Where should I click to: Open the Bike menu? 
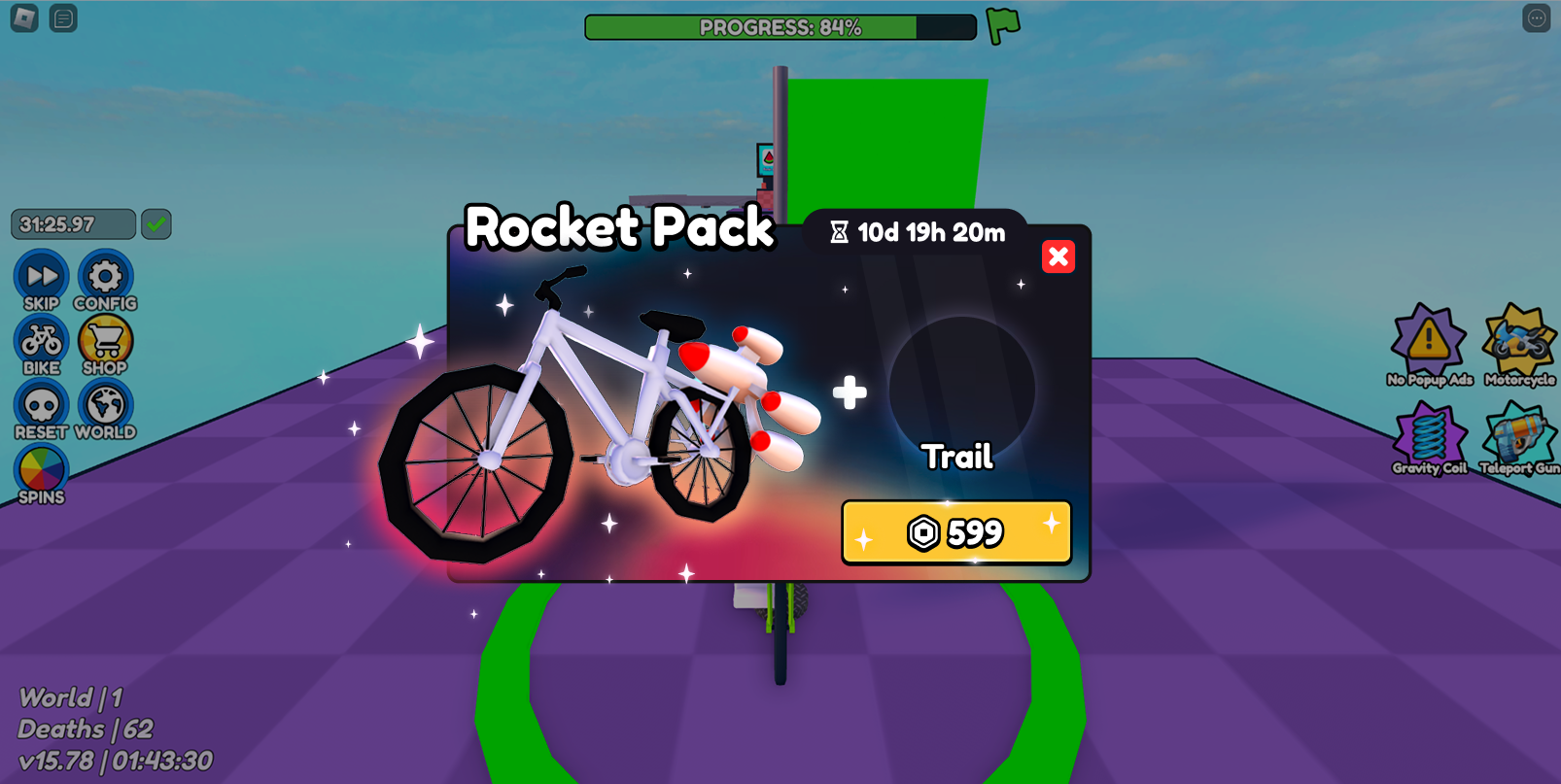[x=41, y=343]
